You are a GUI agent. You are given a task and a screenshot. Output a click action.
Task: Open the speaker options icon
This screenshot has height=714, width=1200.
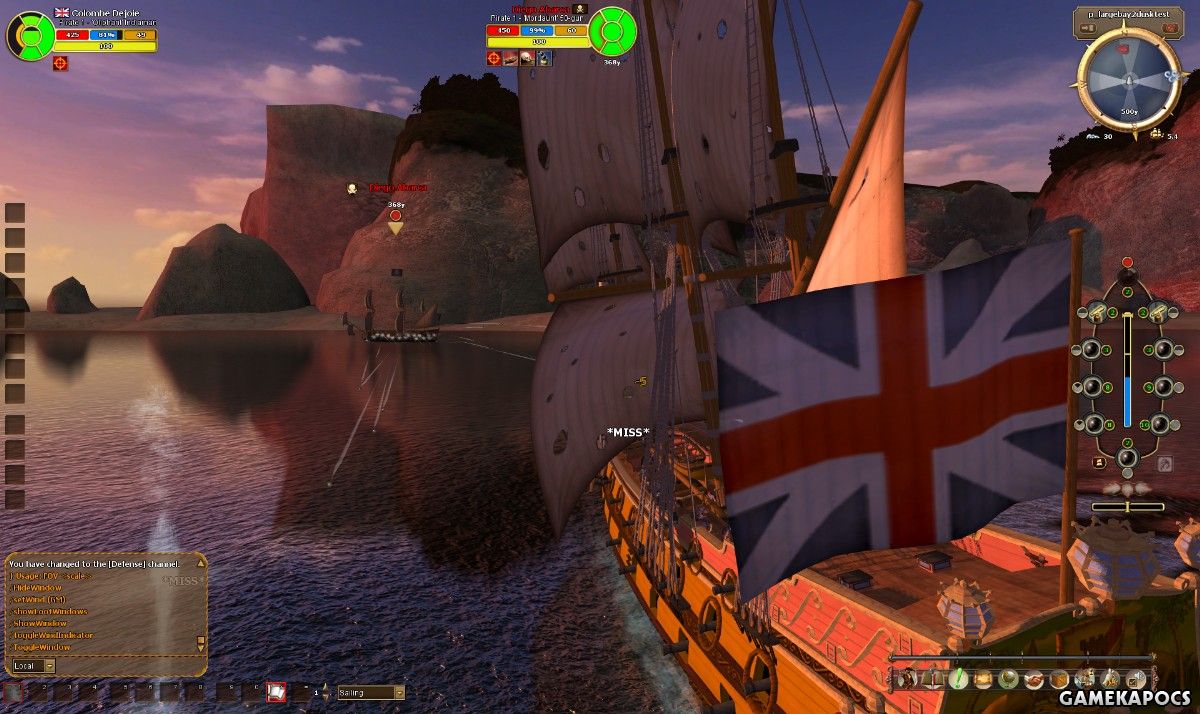(x=1135, y=679)
